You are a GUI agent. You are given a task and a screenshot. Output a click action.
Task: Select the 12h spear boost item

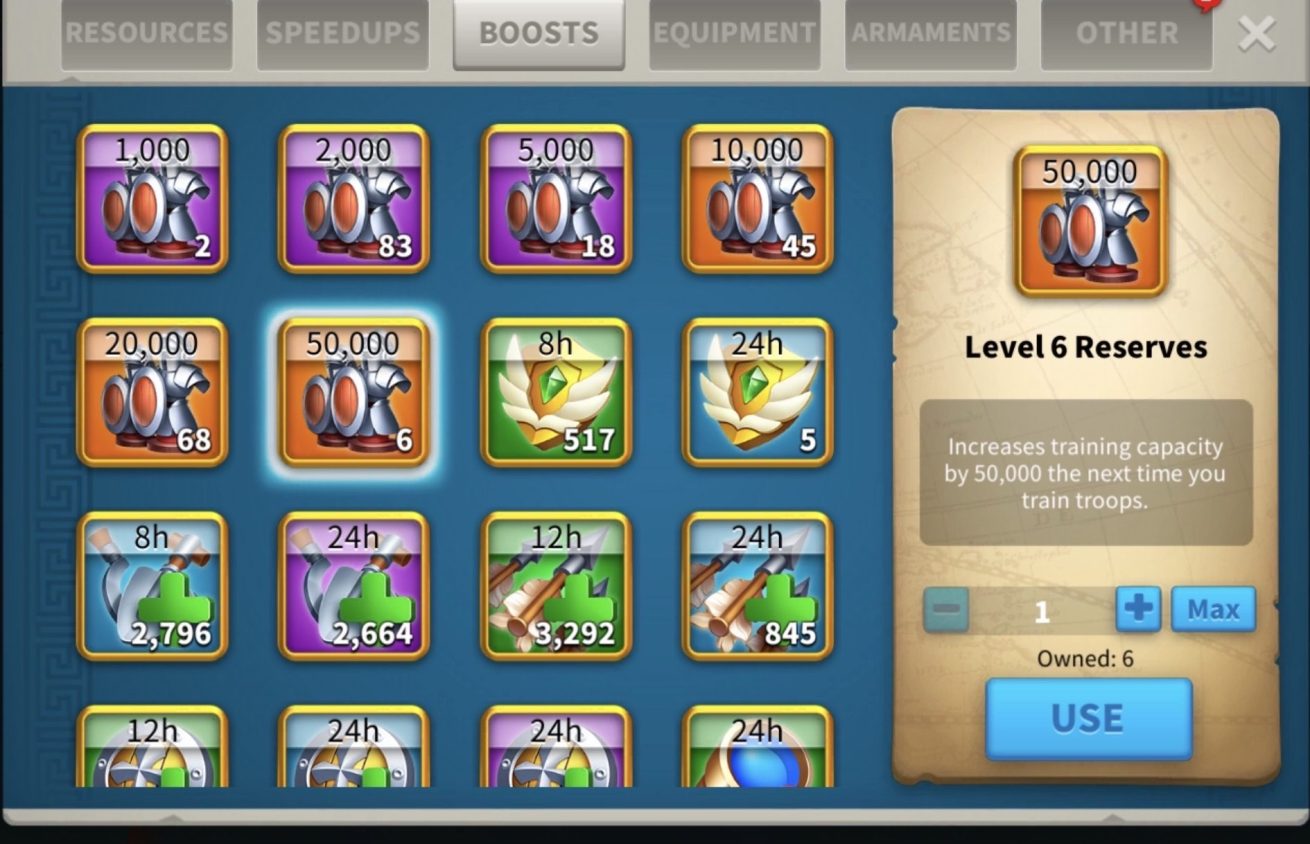click(556, 587)
